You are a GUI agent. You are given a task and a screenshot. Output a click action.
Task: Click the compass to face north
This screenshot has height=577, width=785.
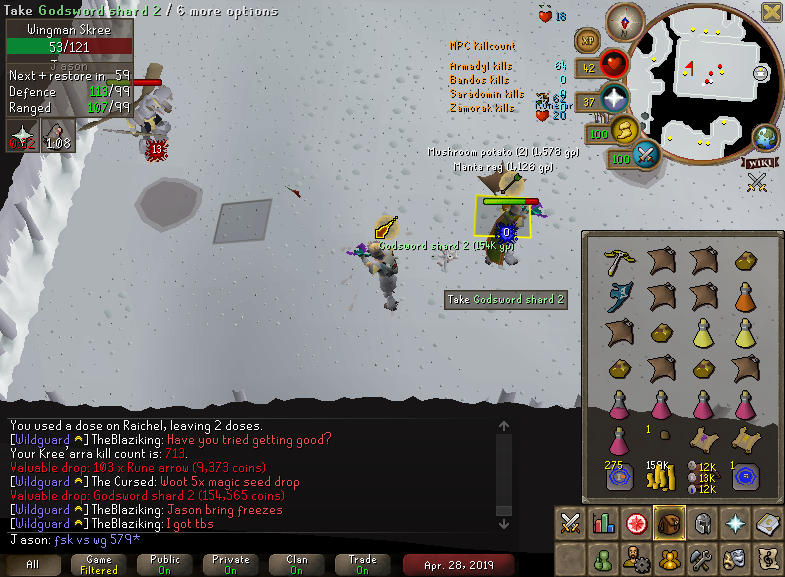point(631,20)
